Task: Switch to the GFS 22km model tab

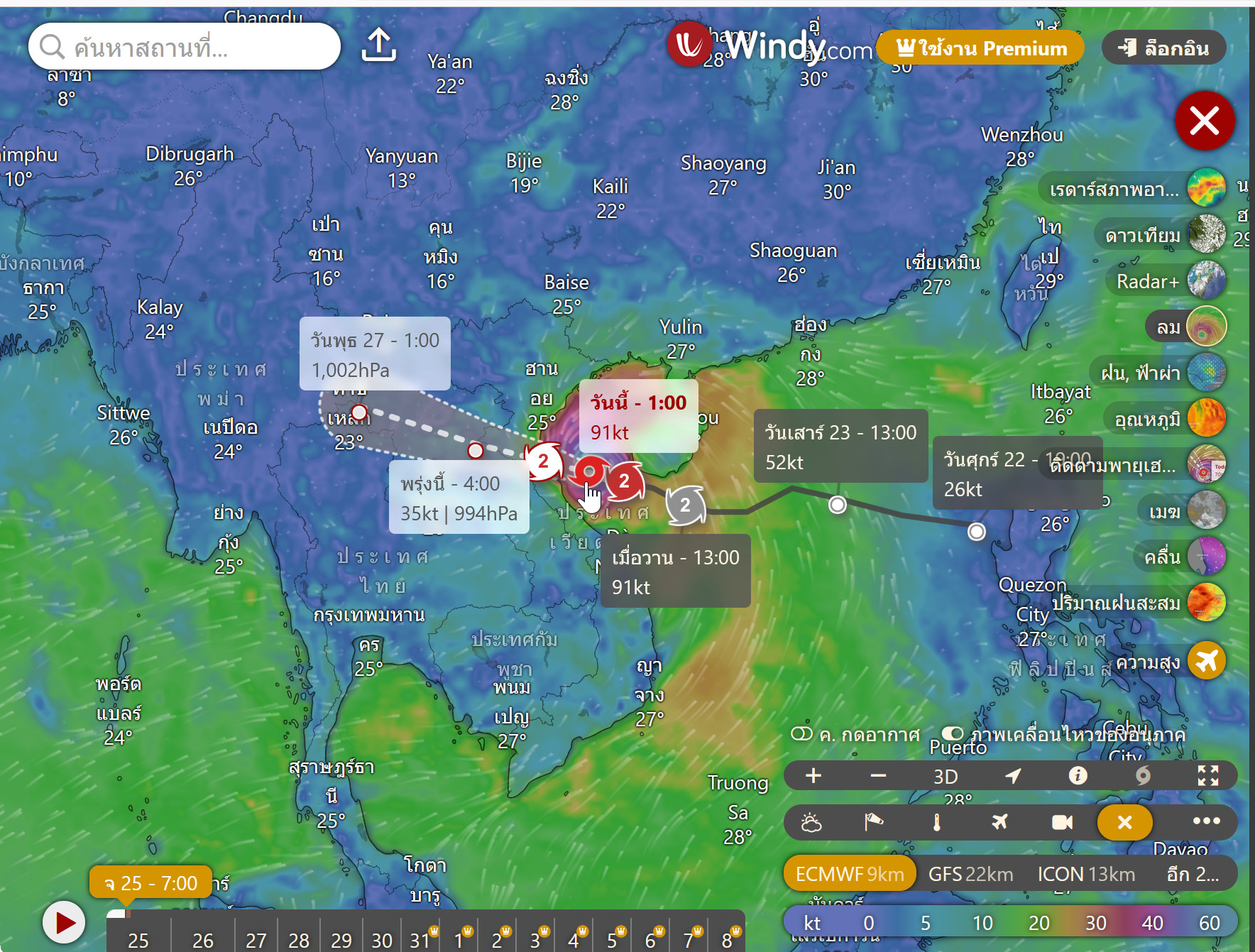Action: [971, 874]
